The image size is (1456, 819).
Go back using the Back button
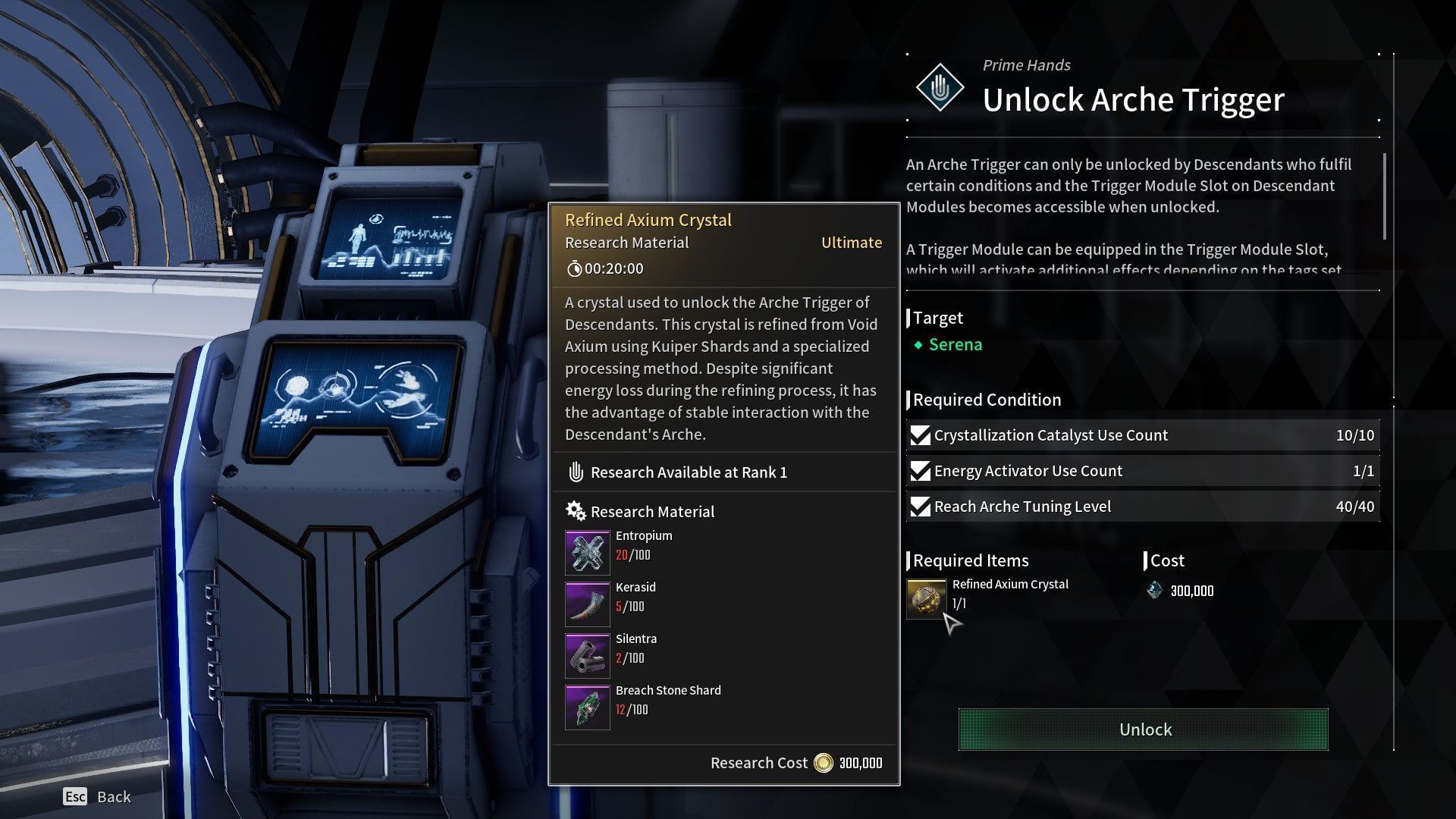click(x=97, y=796)
